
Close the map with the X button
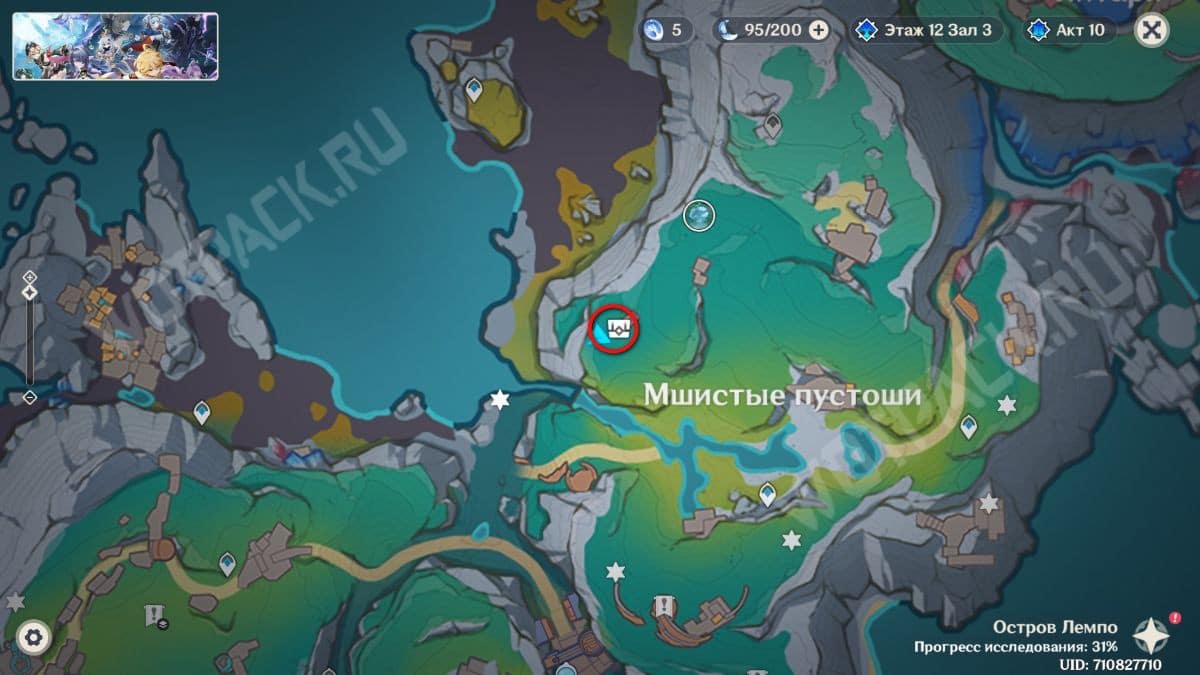pyautogui.click(x=1152, y=30)
